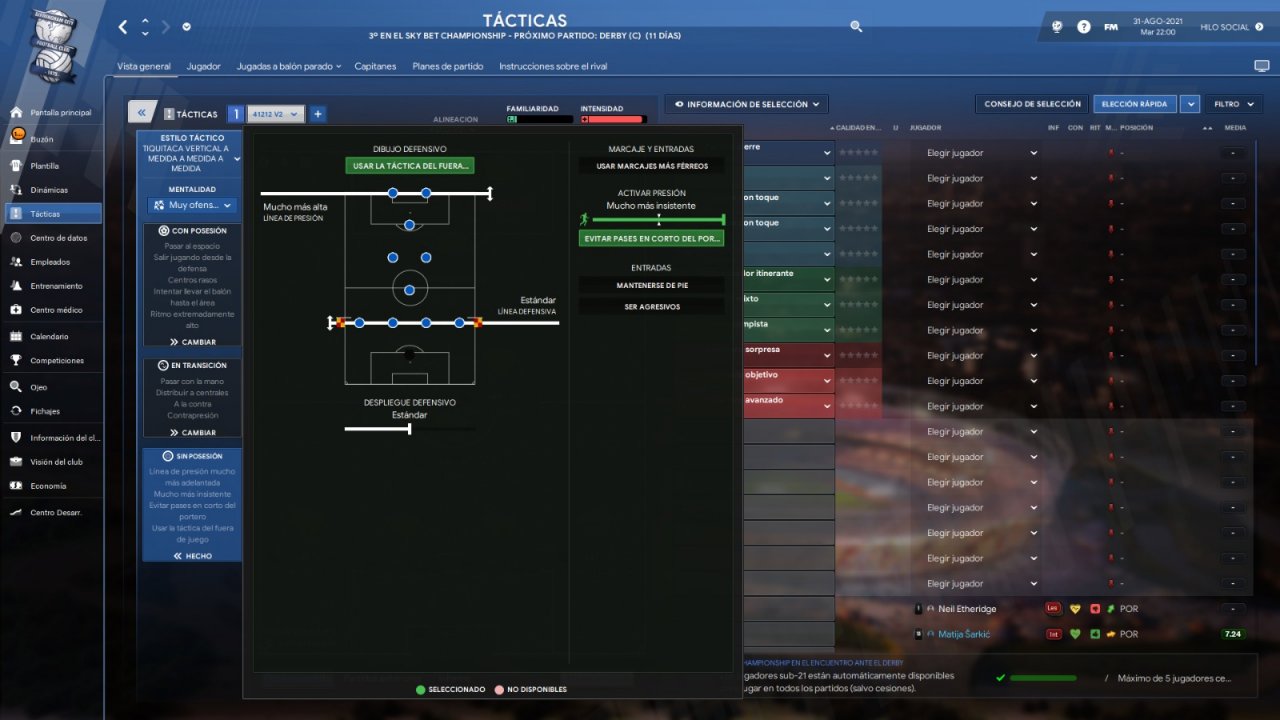
Task: Open the Mentalidad dropdown
Action: [192, 205]
